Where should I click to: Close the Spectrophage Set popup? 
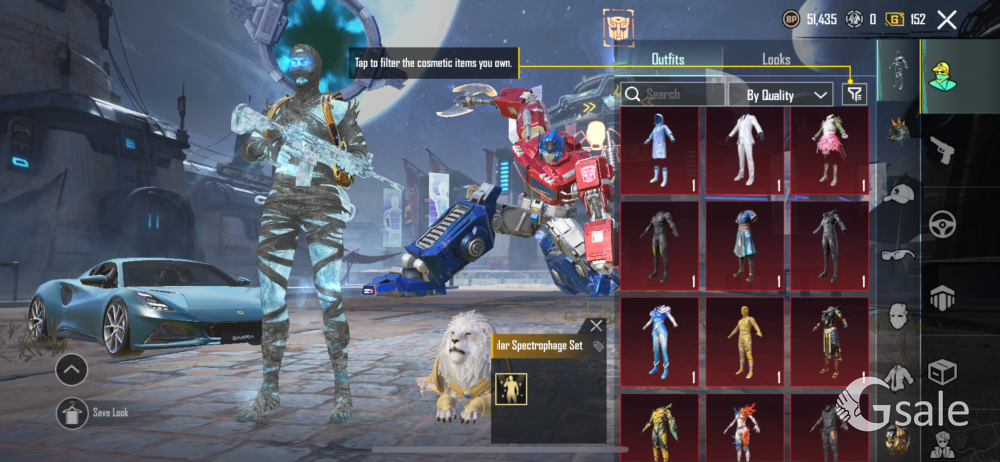(x=597, y=325)
